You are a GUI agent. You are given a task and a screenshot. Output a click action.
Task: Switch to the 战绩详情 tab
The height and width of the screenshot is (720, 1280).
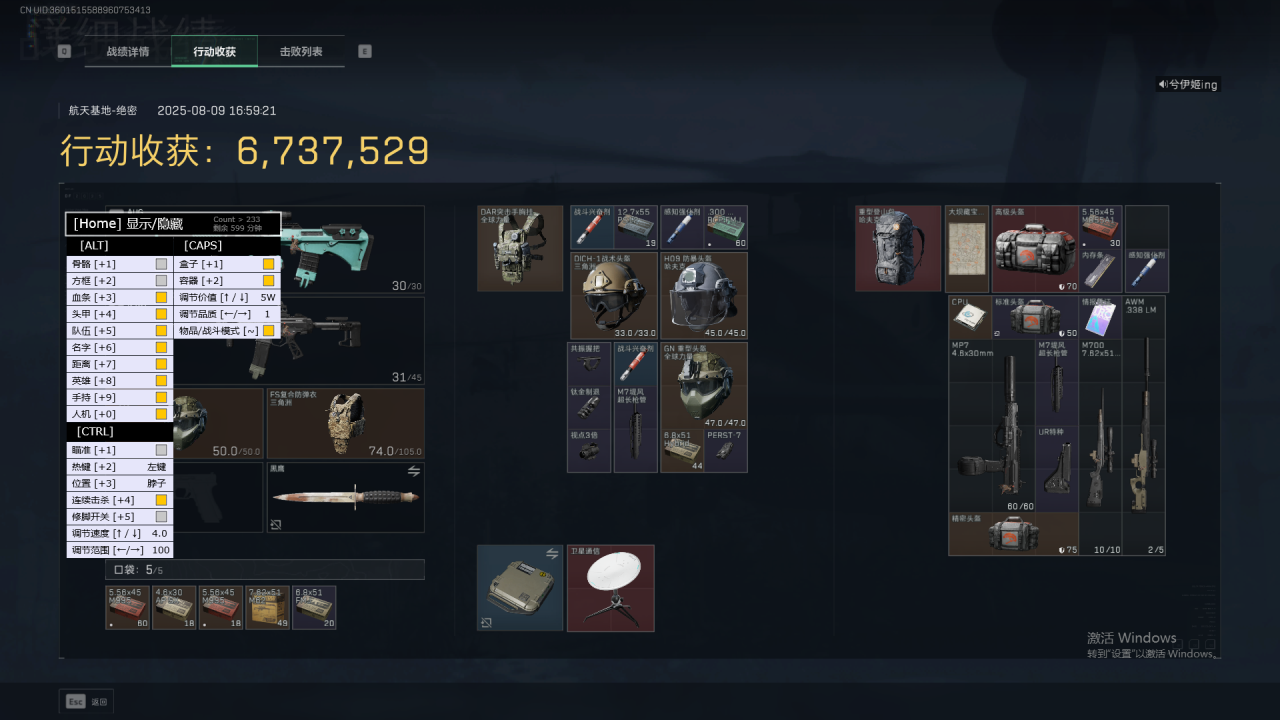128,51
